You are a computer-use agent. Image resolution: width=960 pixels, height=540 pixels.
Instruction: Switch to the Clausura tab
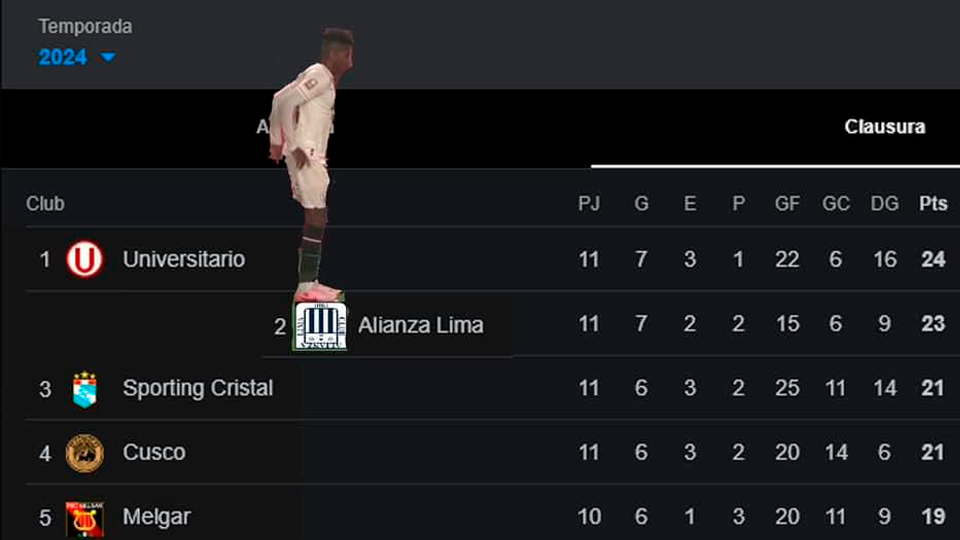(884, 127)
